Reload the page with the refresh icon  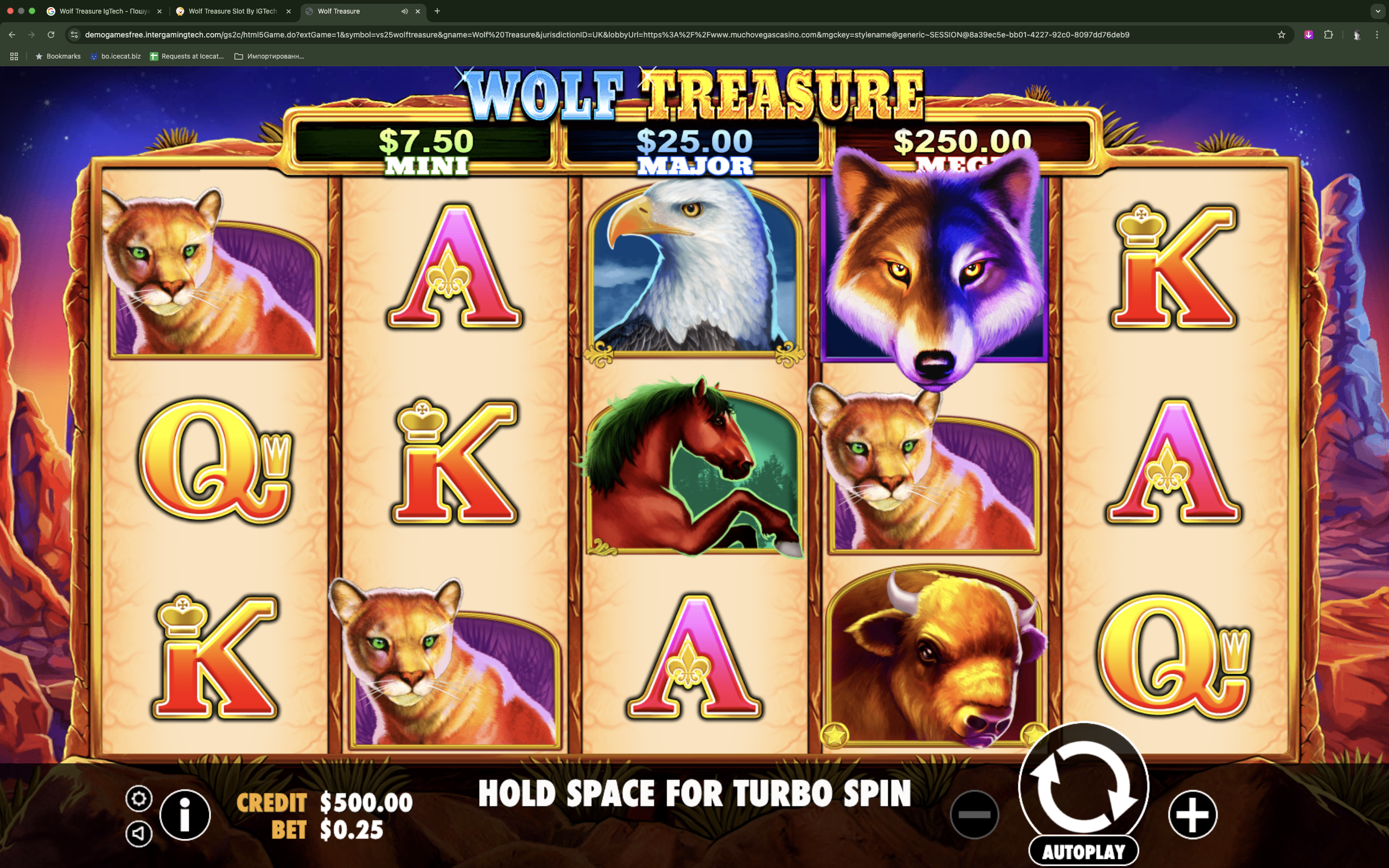pyautogui.click(x=50, y=34)
